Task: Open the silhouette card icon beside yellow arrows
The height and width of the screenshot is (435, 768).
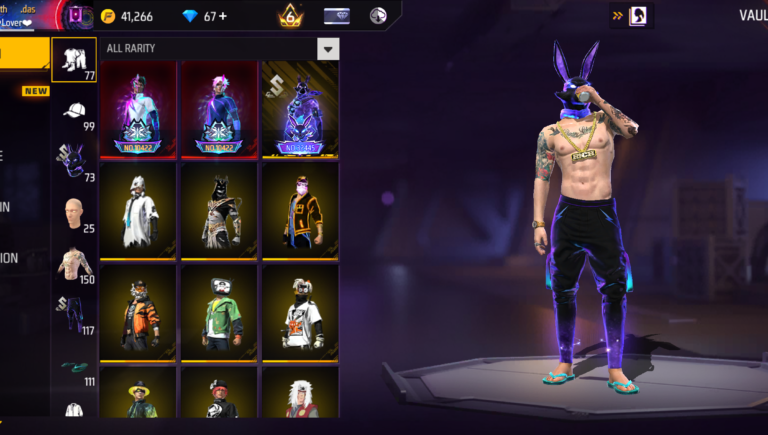Action: click(637, 16)
